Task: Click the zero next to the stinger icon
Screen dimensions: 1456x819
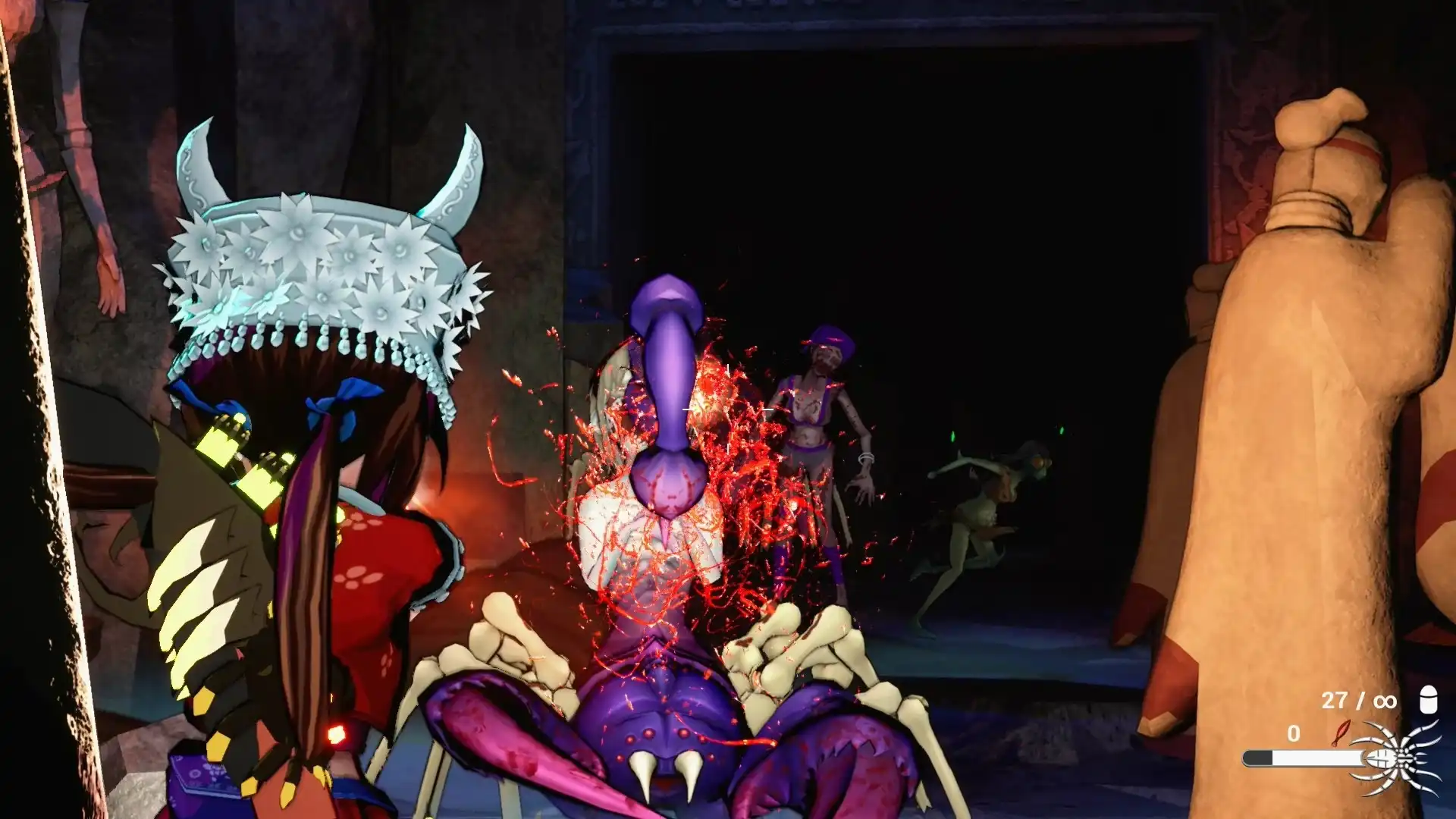Action: (1294, 734)
